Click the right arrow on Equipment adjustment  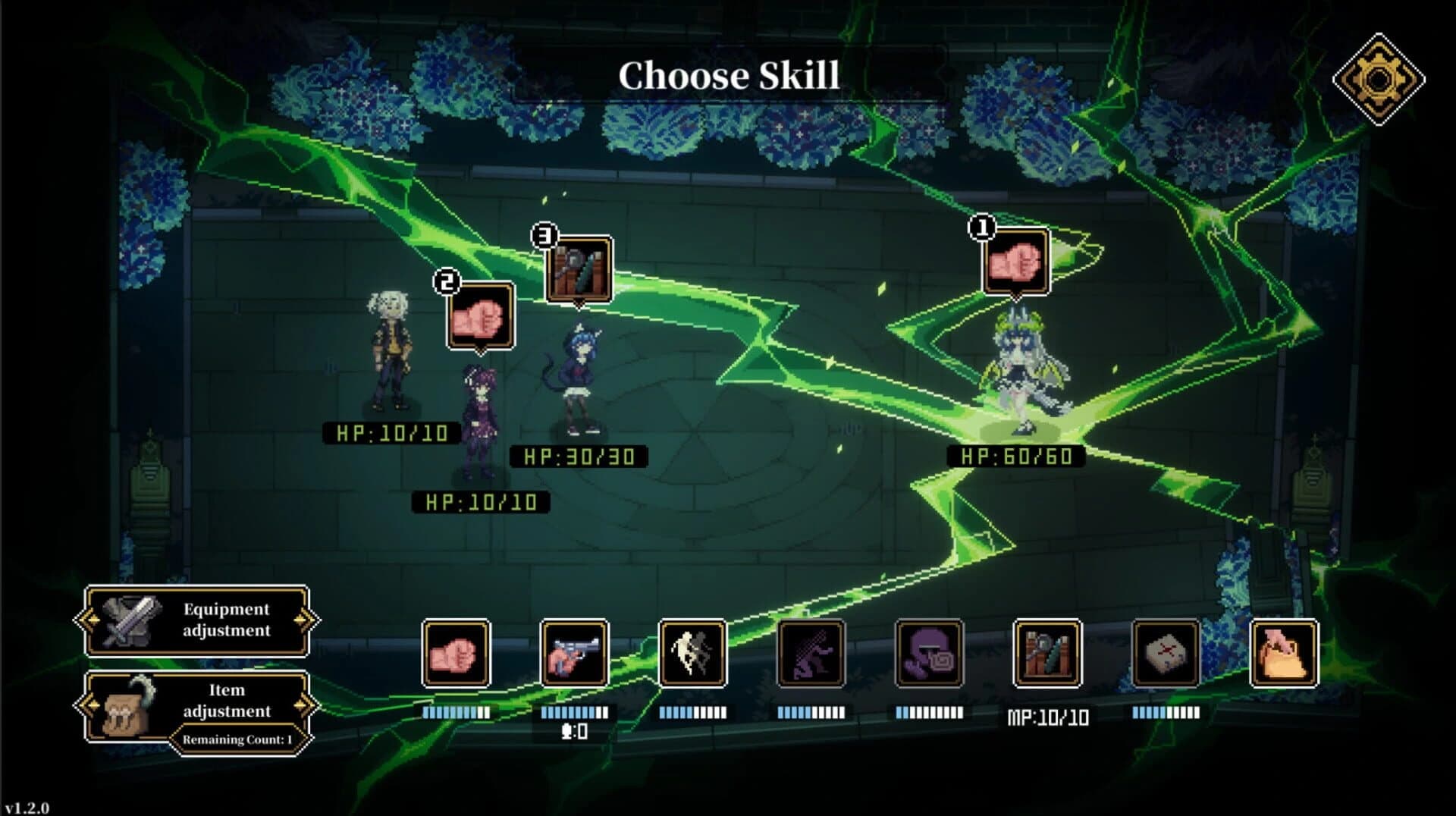306,620
